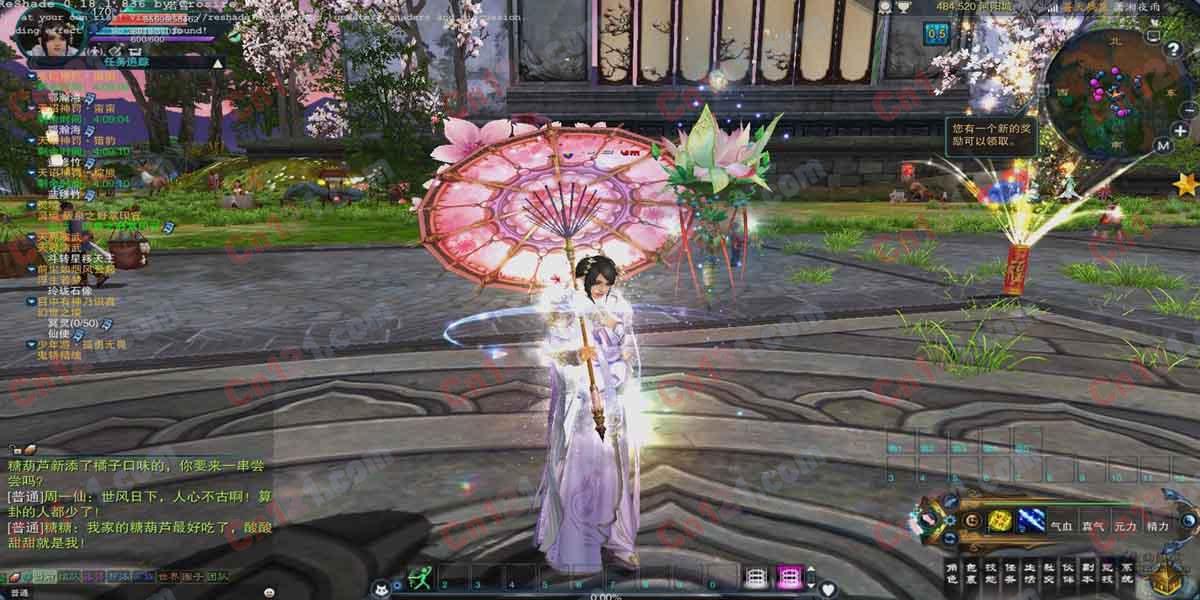Open the gold star reward icon
This screenshot has height=600, width=1200.
point(1187,184)
